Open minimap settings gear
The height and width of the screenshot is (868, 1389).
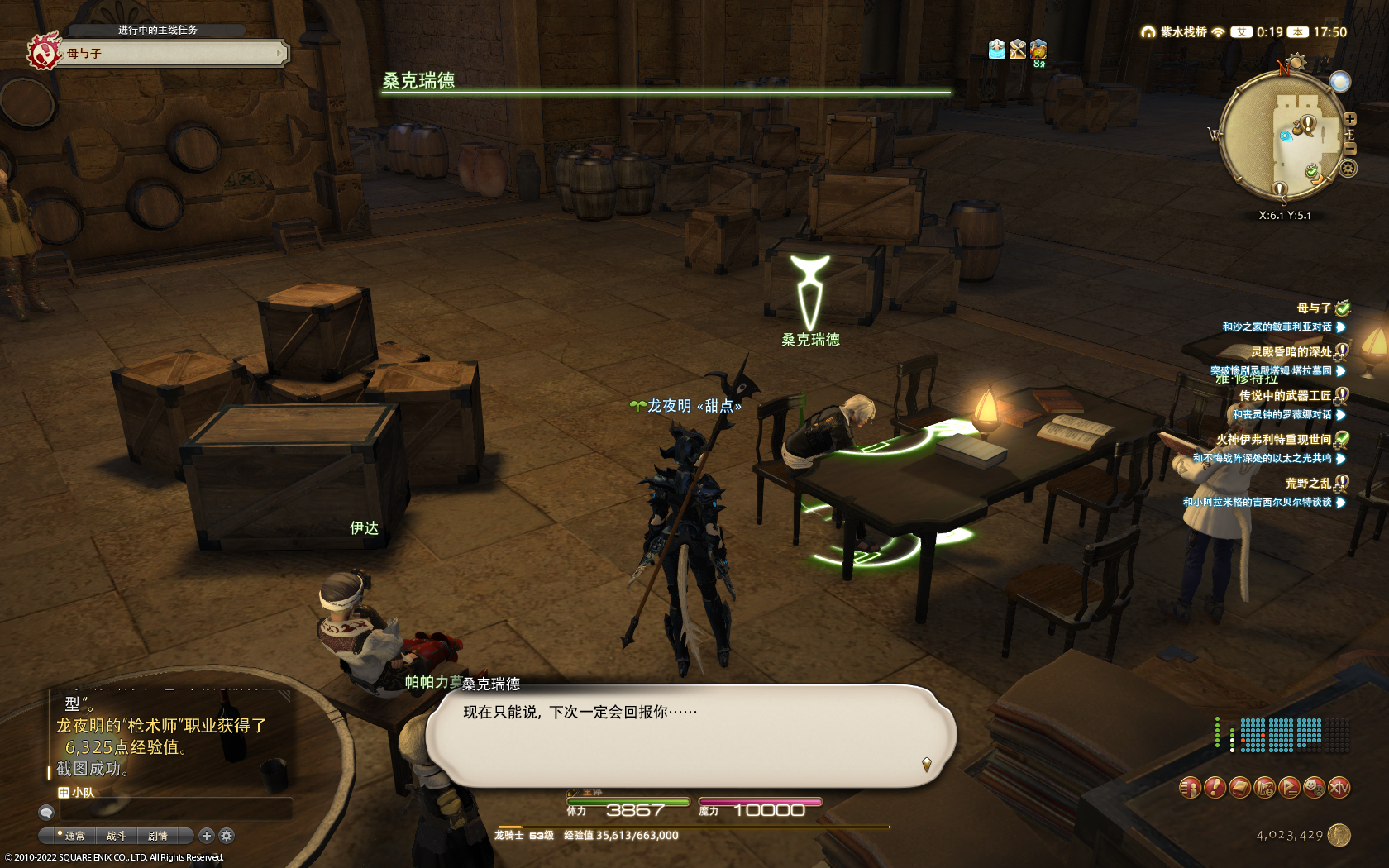1348,169
